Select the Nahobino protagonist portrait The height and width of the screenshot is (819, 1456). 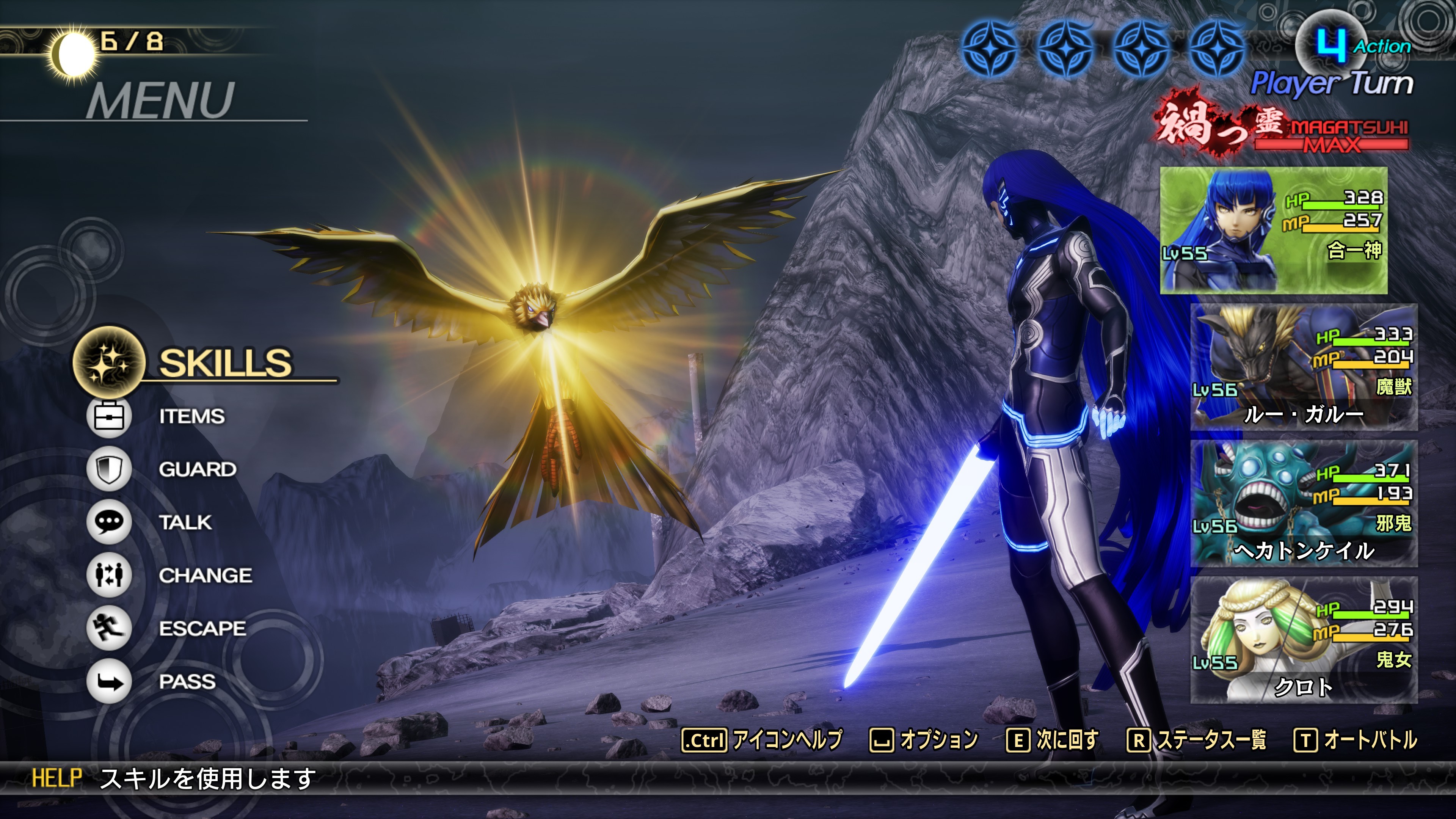click(1274, 230)
